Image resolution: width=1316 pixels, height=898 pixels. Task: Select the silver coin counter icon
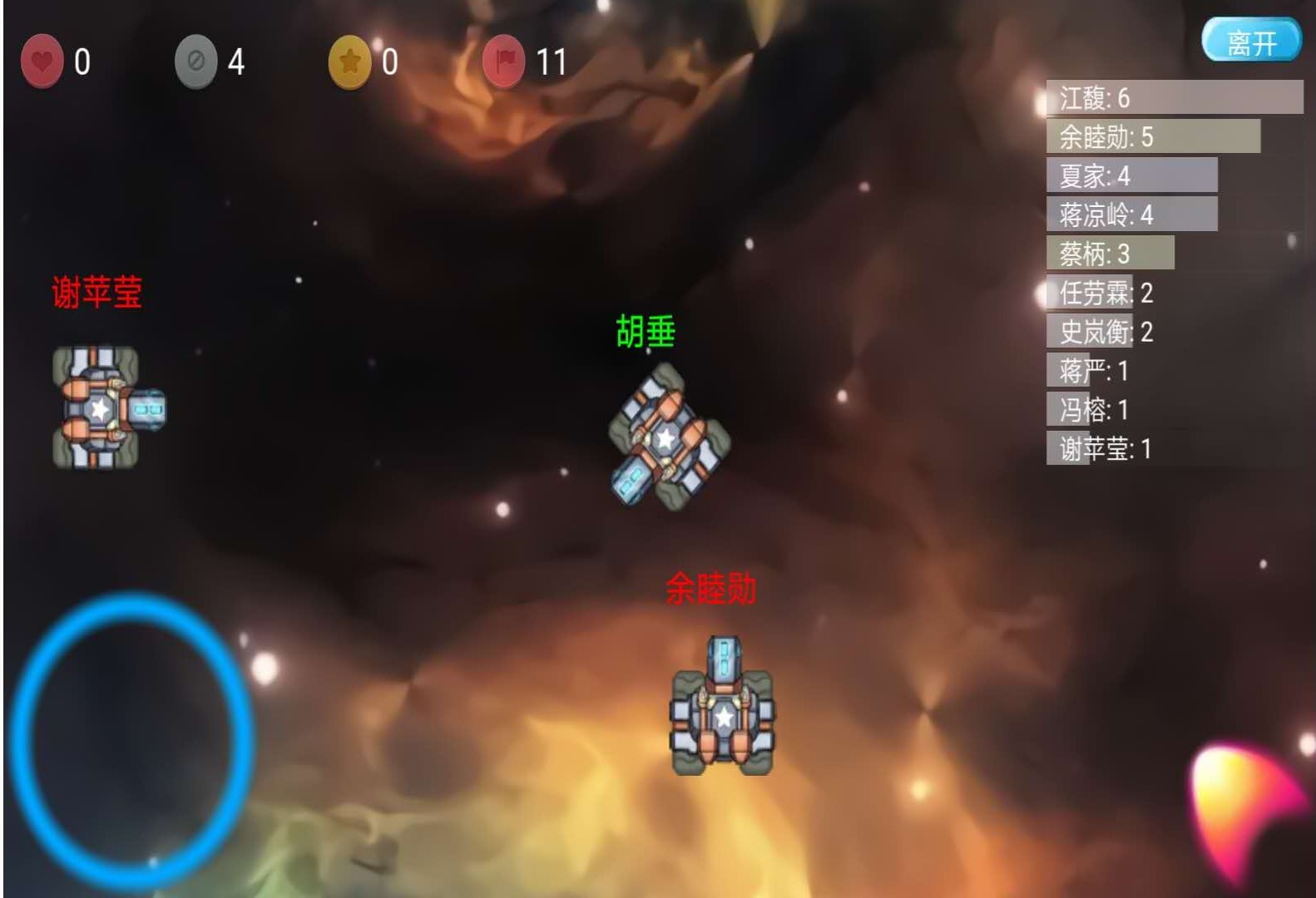196,59
